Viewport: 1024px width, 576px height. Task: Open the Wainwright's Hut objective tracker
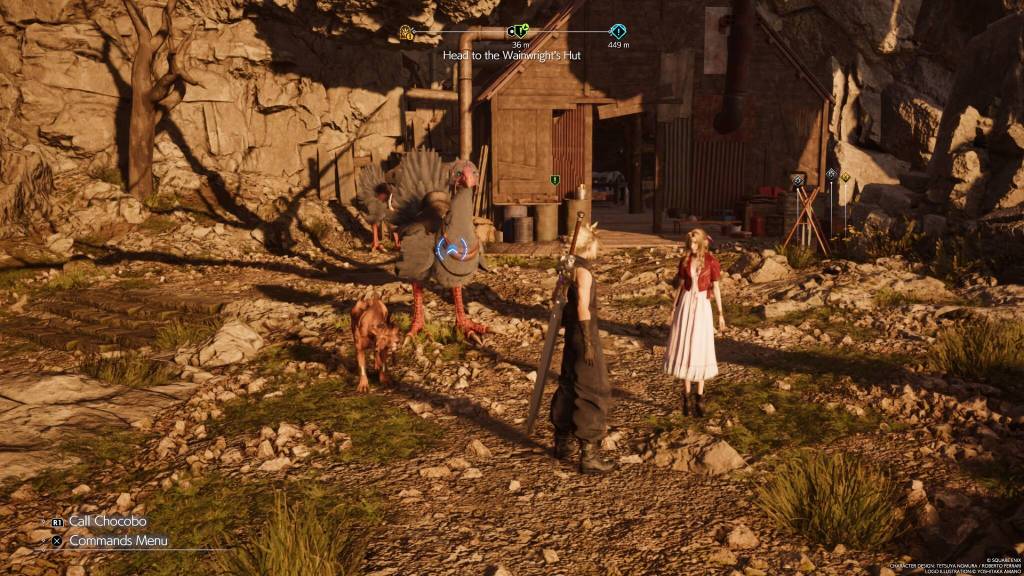point(511,56)
